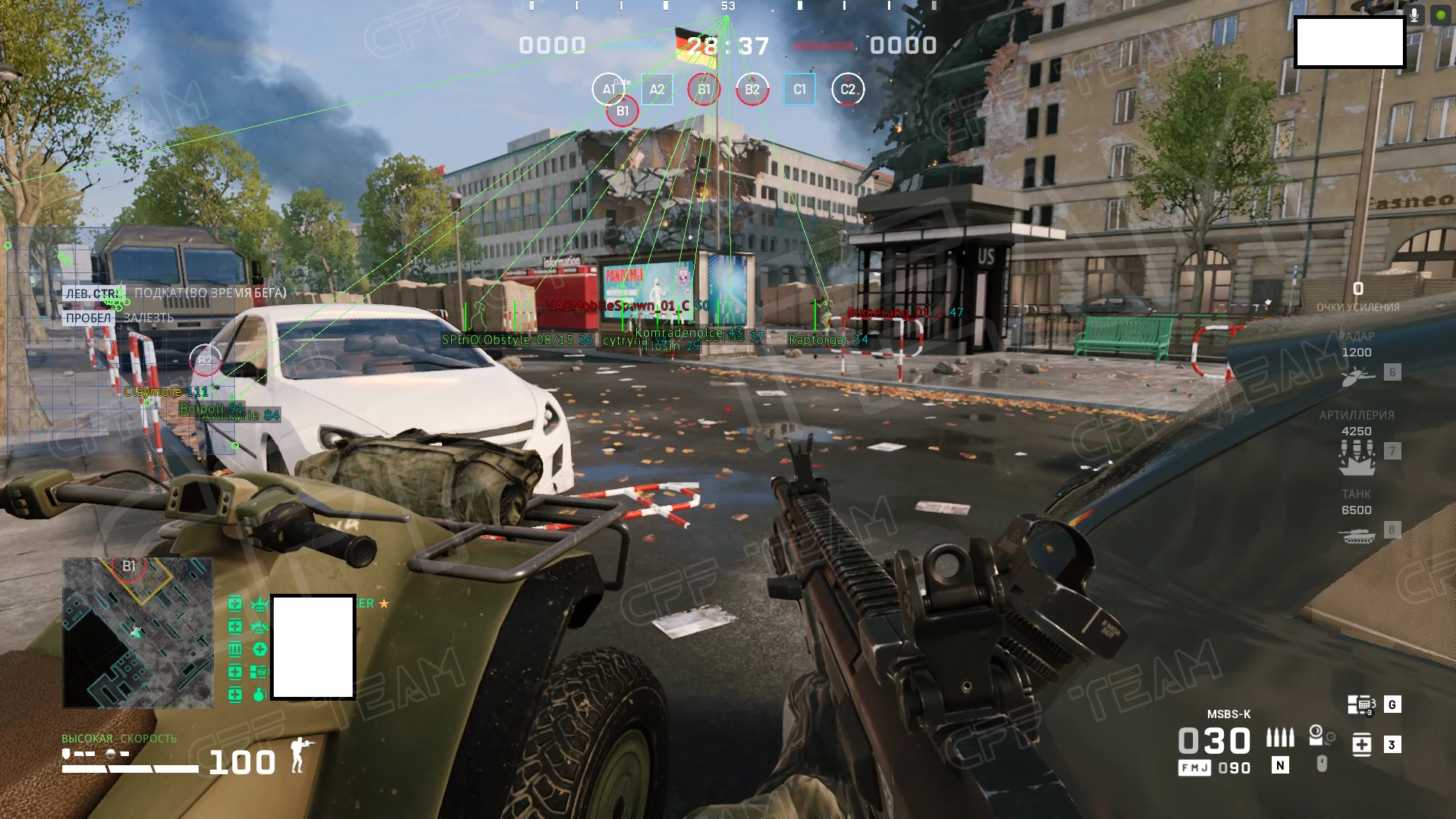The height and width of the screenshot is (819, 1456).
Task: Call in the tank strike
Action: pos(1357,535)
